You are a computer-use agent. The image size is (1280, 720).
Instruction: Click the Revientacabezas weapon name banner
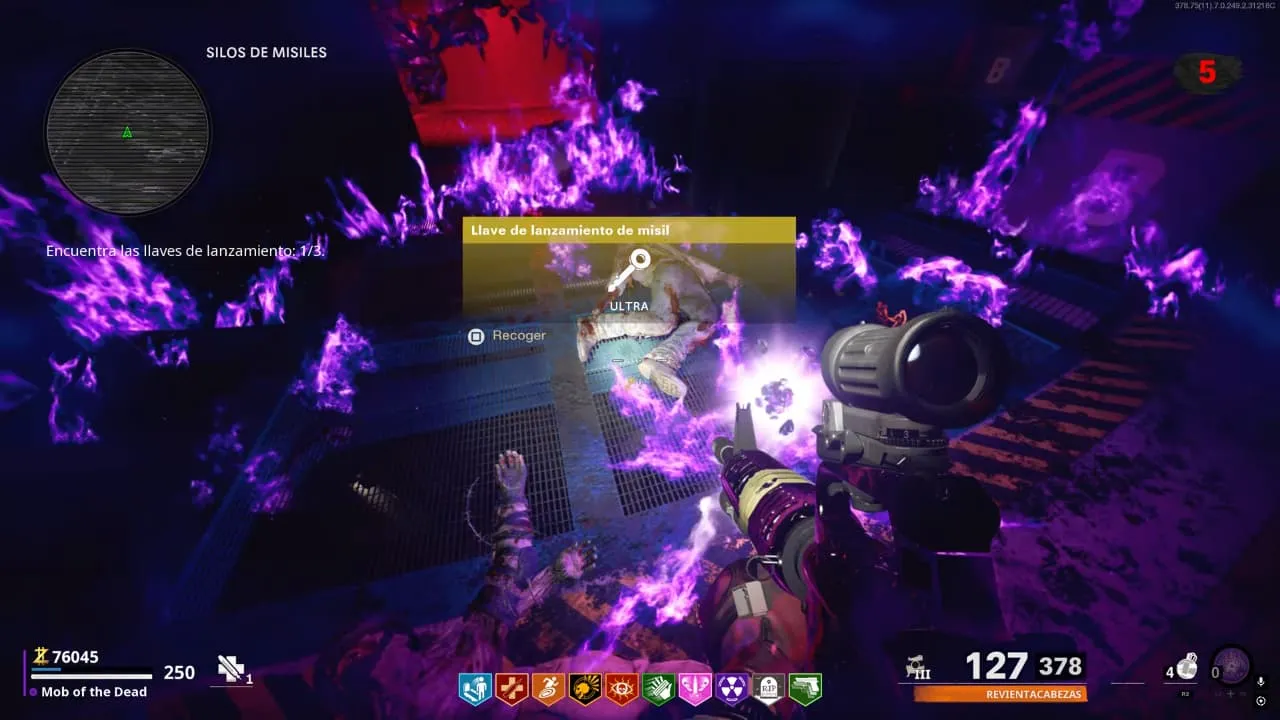(x=1000, y=694)
